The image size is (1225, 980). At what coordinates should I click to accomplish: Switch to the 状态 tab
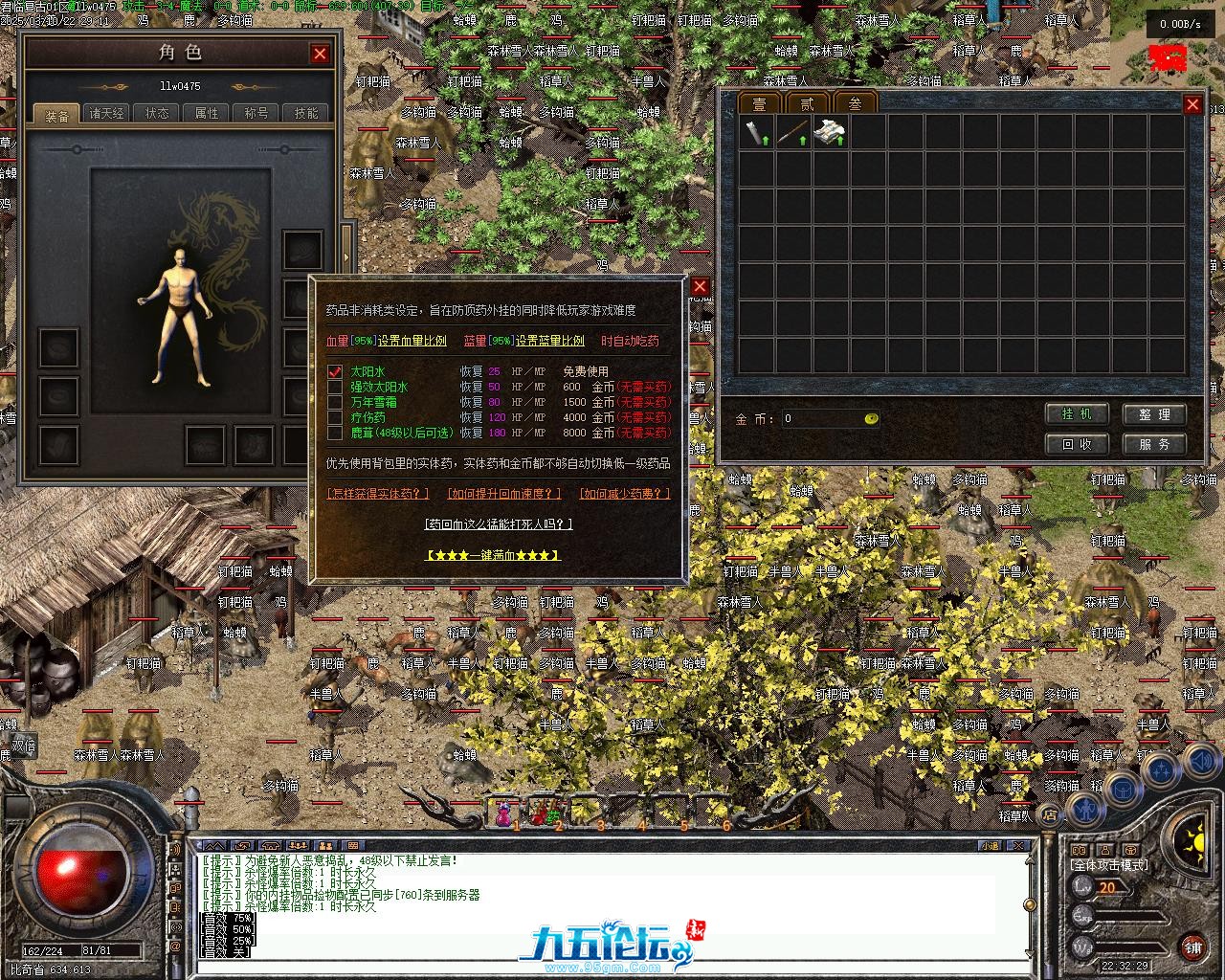(x=157, y=113)
